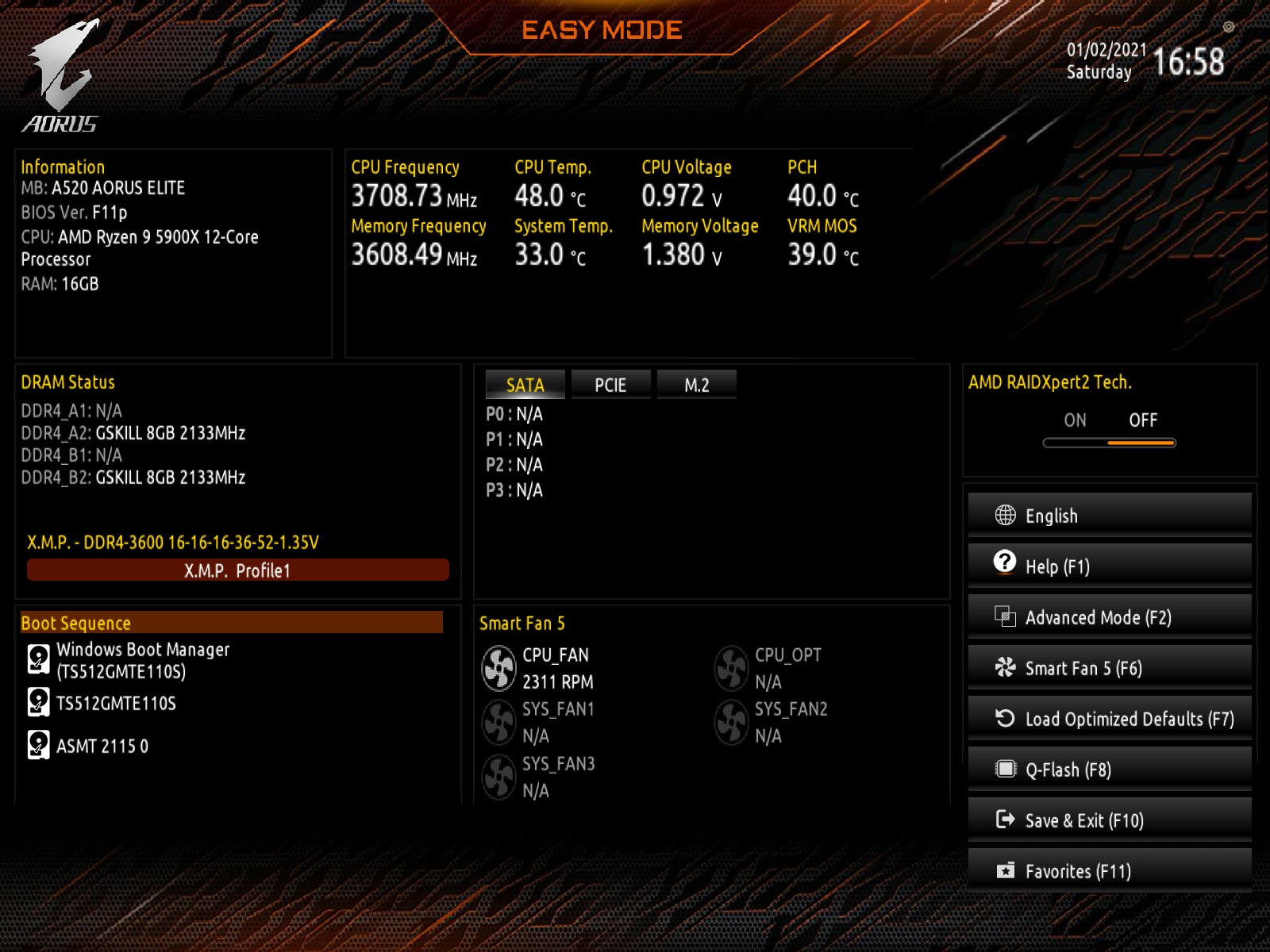Enter Advanced Mode (F2)
The width and height of the screenshot is (1270, 952).
[x=1109, y=617]
